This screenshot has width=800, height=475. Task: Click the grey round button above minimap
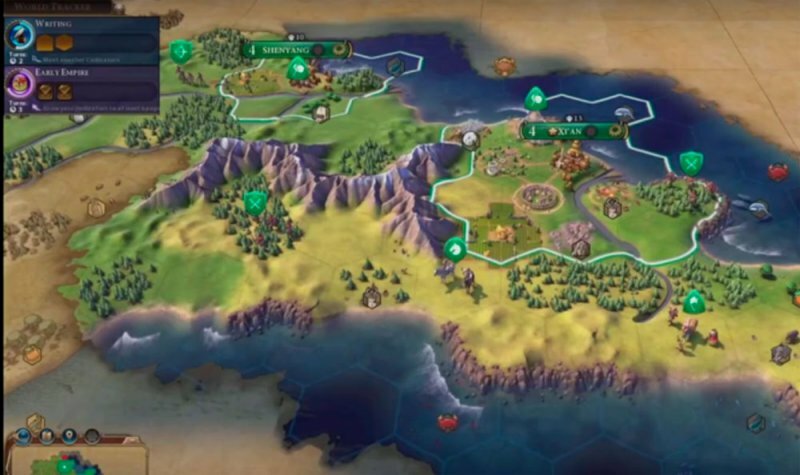pos(92,437)
